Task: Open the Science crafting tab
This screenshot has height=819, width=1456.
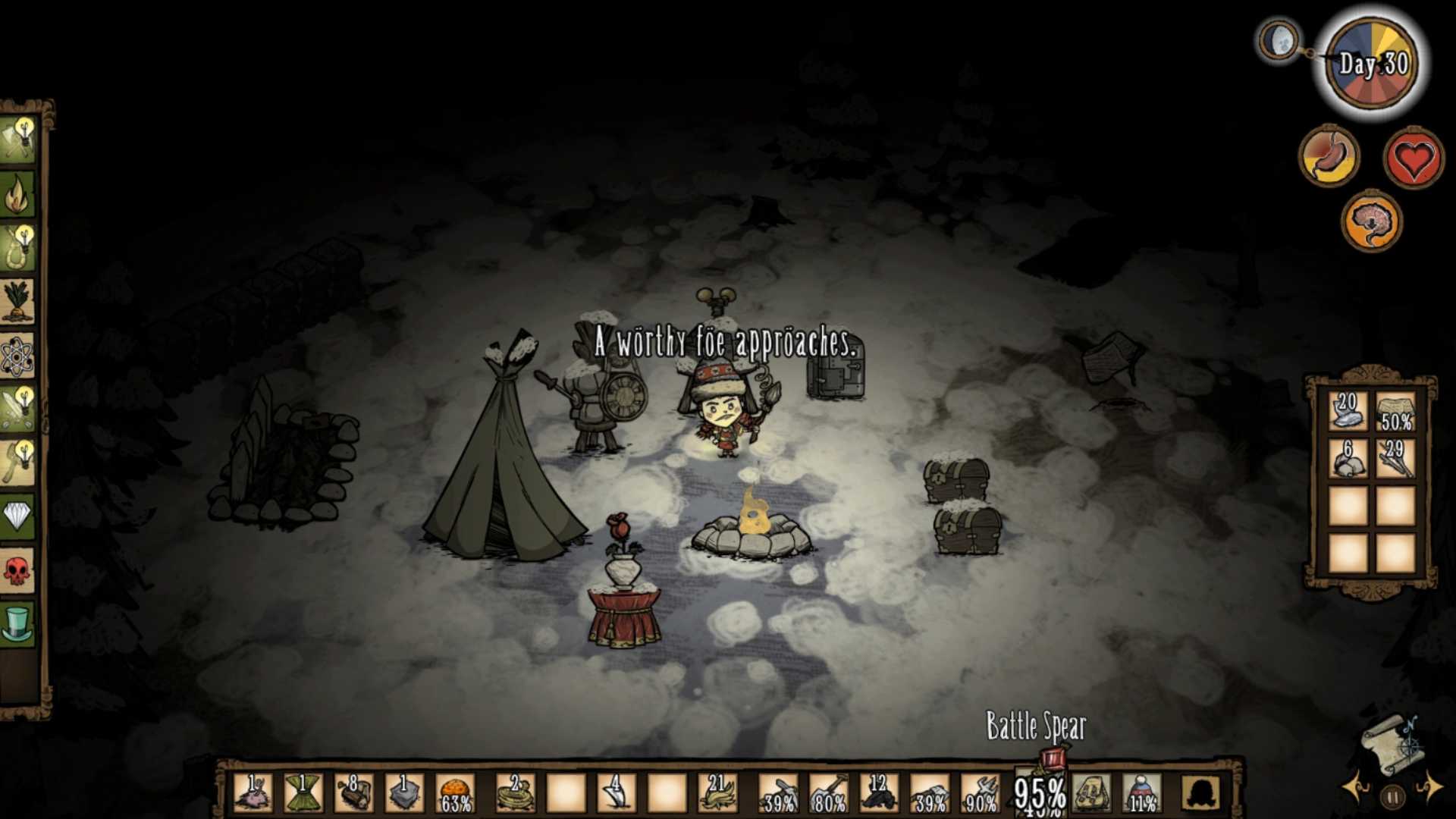Action: point(18,355)
